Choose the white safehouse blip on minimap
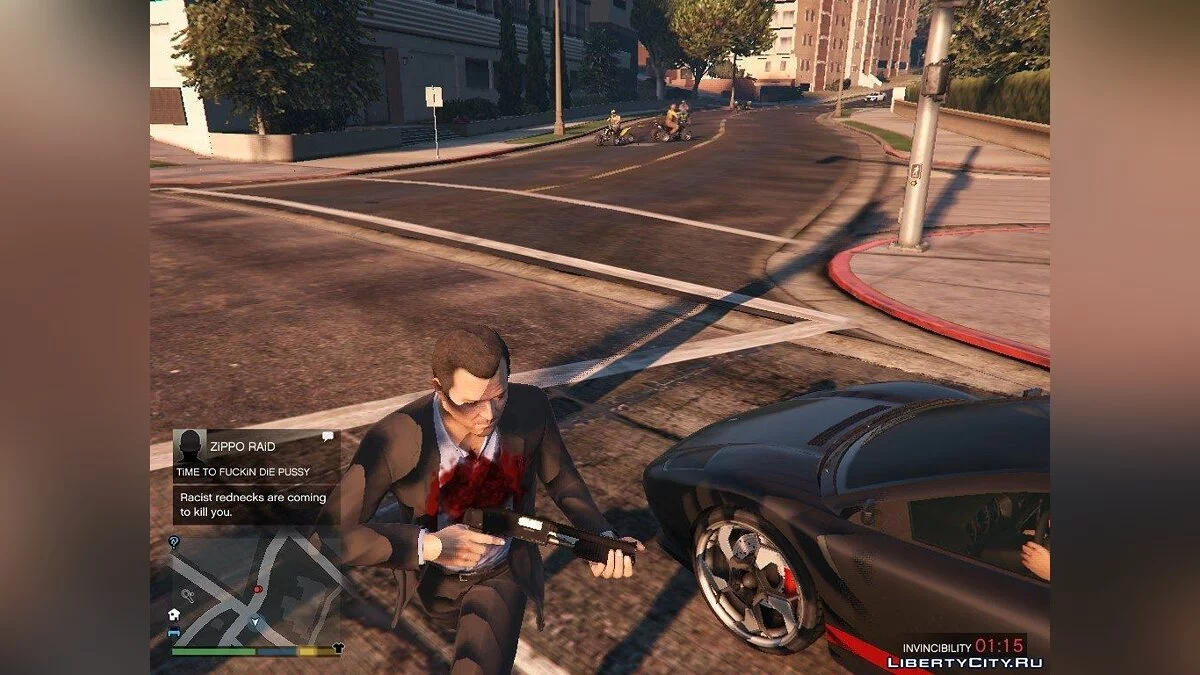 (x=174, y=614)
